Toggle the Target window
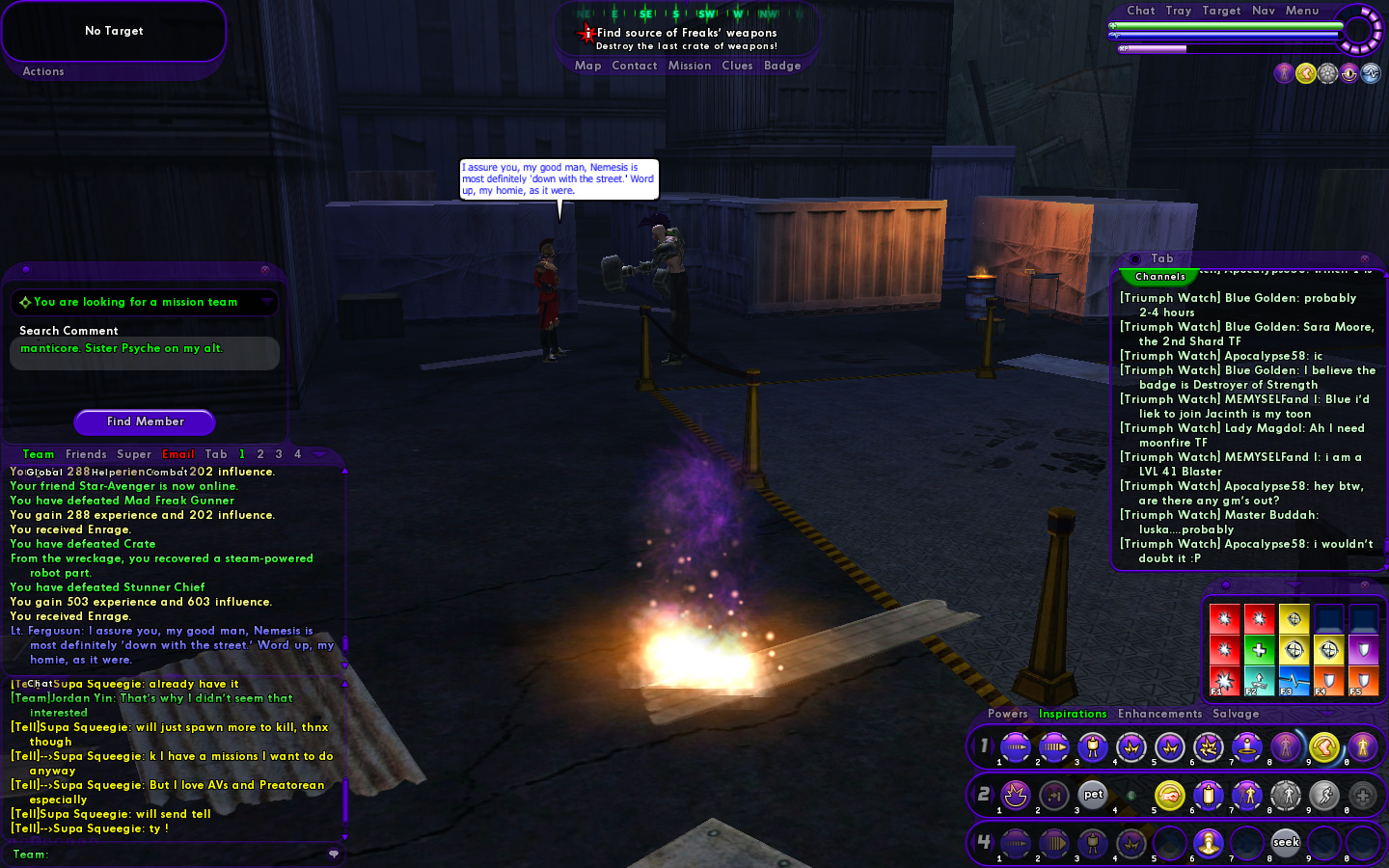The height and width of the screenshot is (868, 1389). point(1221,11)
